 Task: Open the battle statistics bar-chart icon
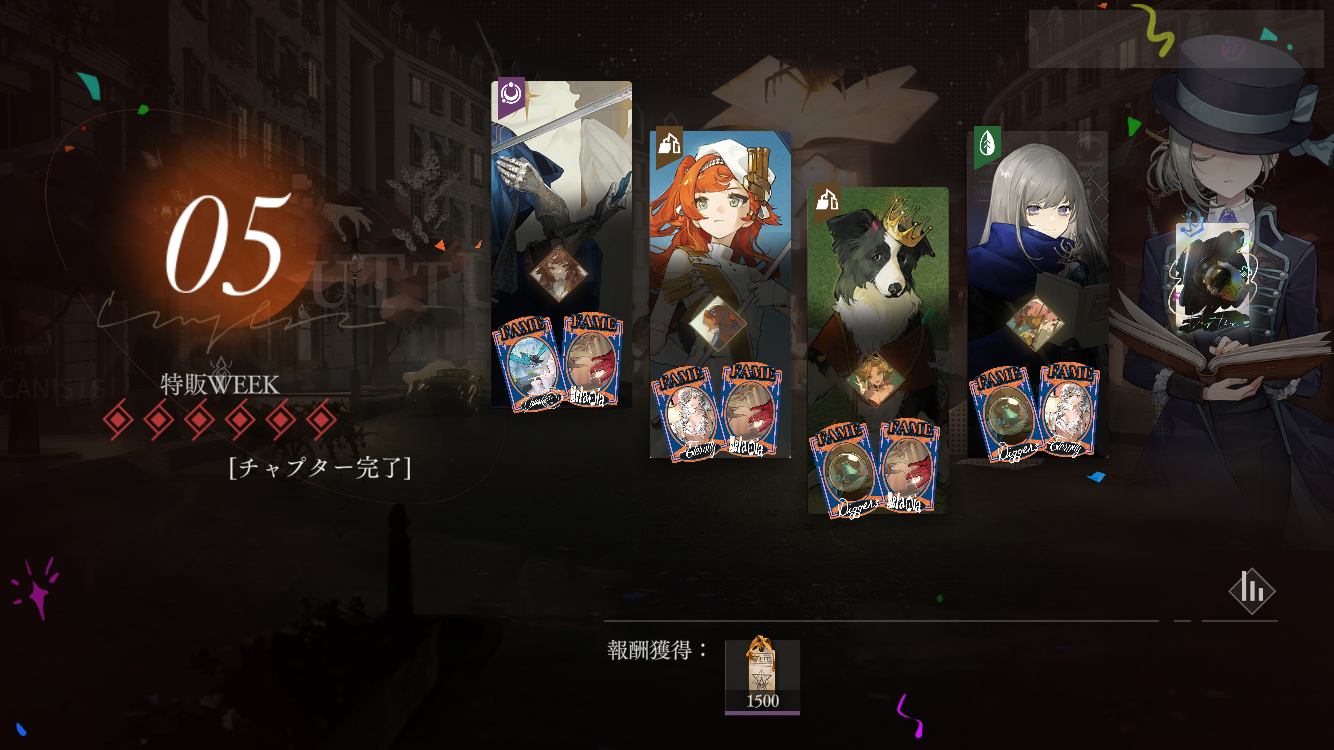click(1252, 590)
